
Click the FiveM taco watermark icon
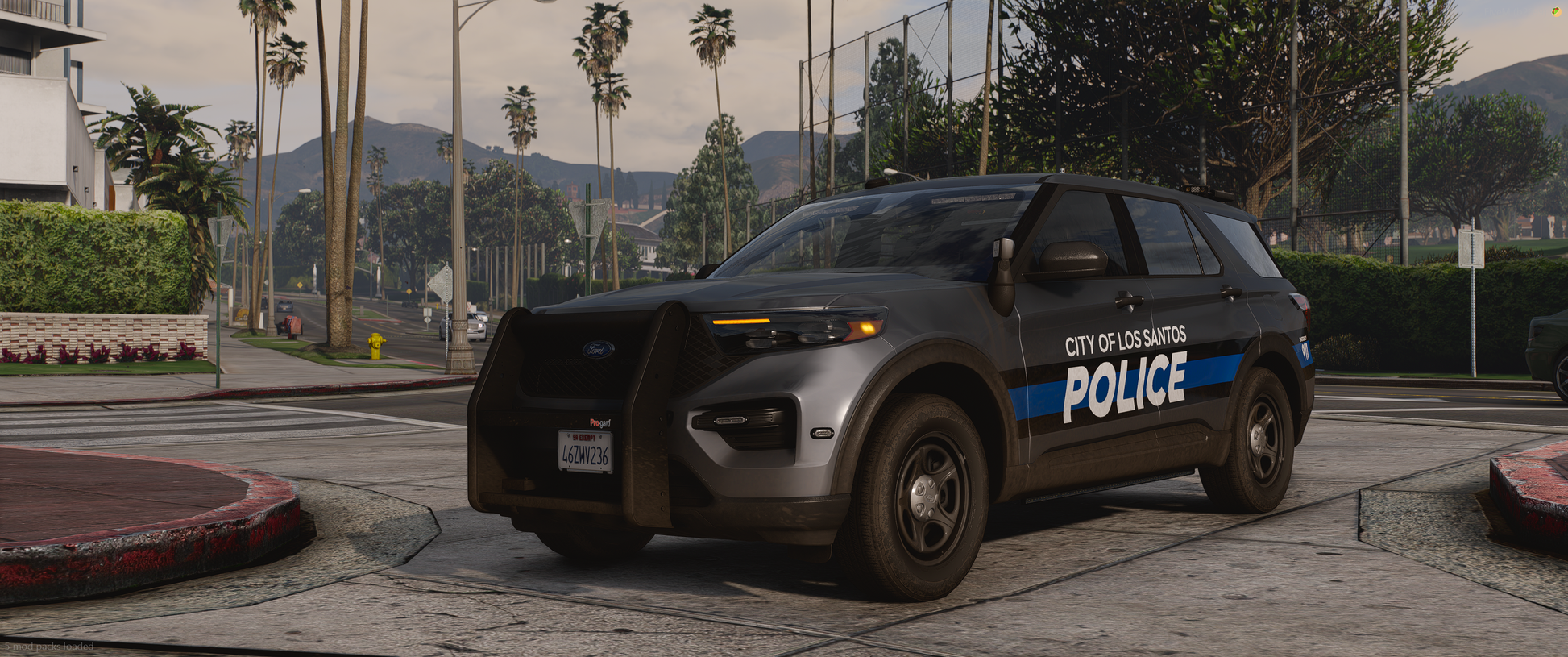point(1557,11)
